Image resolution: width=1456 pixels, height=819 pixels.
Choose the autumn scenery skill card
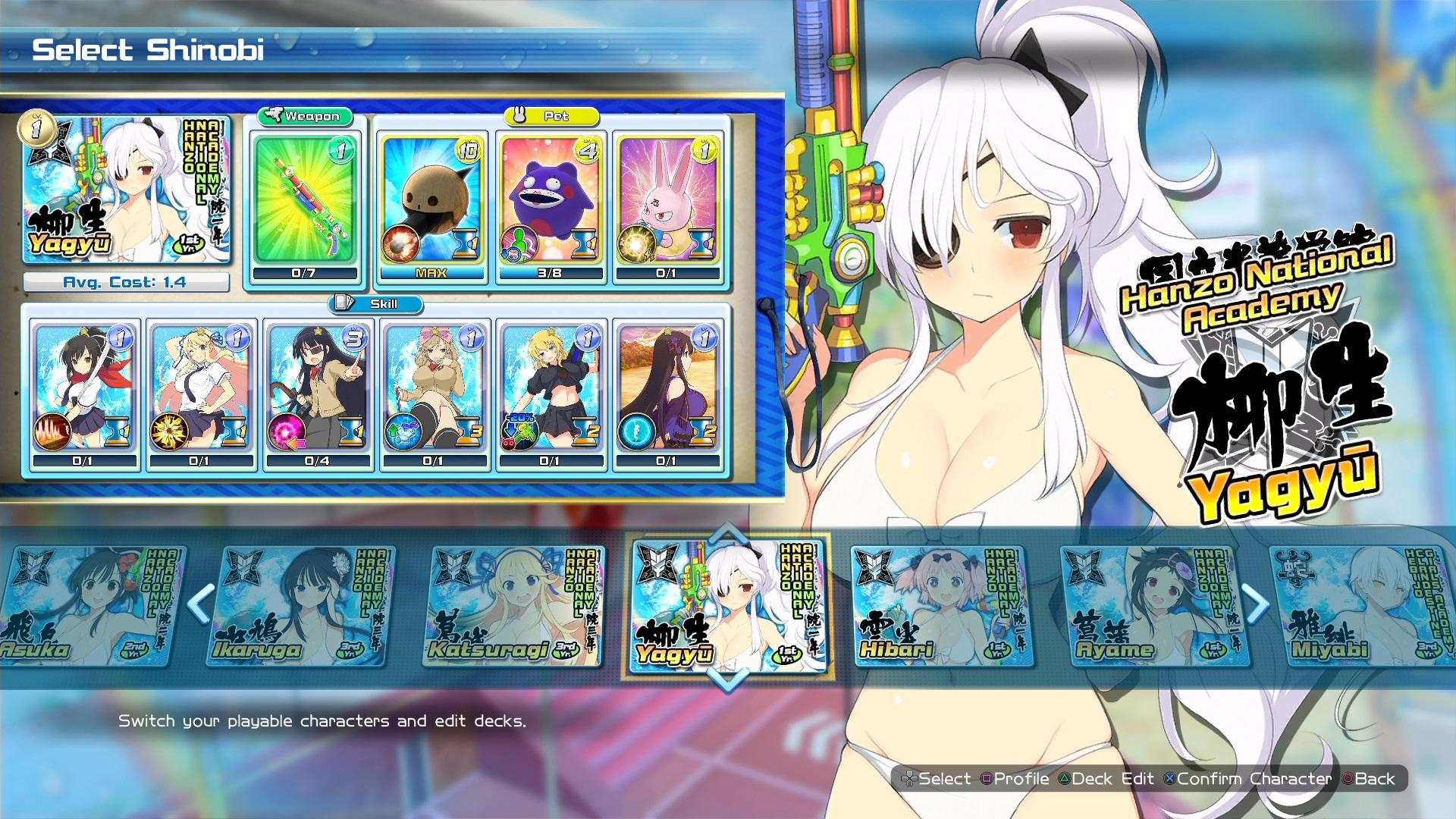(667, 388)
